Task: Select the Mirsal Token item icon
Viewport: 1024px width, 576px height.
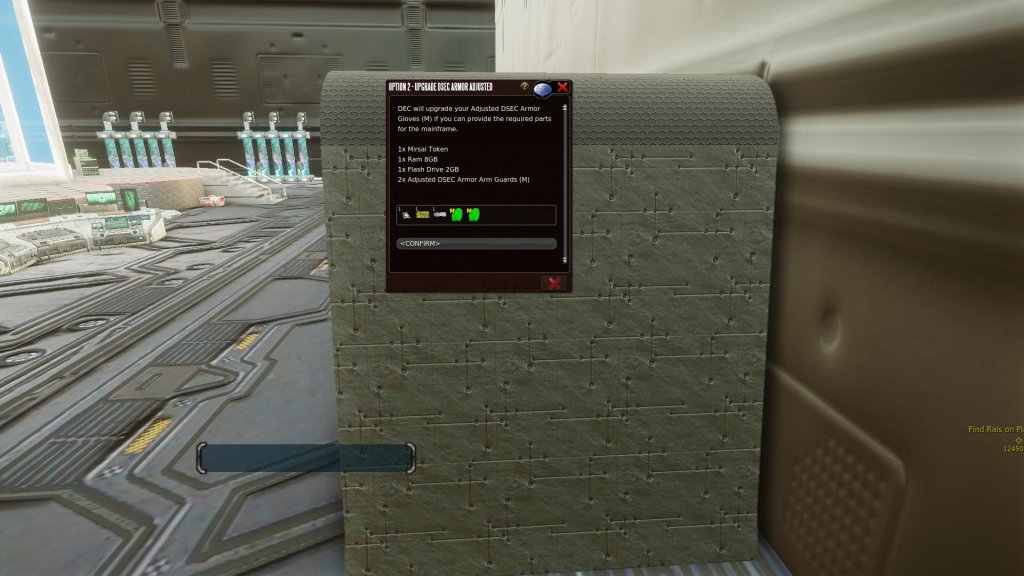Action: (x=405, y=214)
